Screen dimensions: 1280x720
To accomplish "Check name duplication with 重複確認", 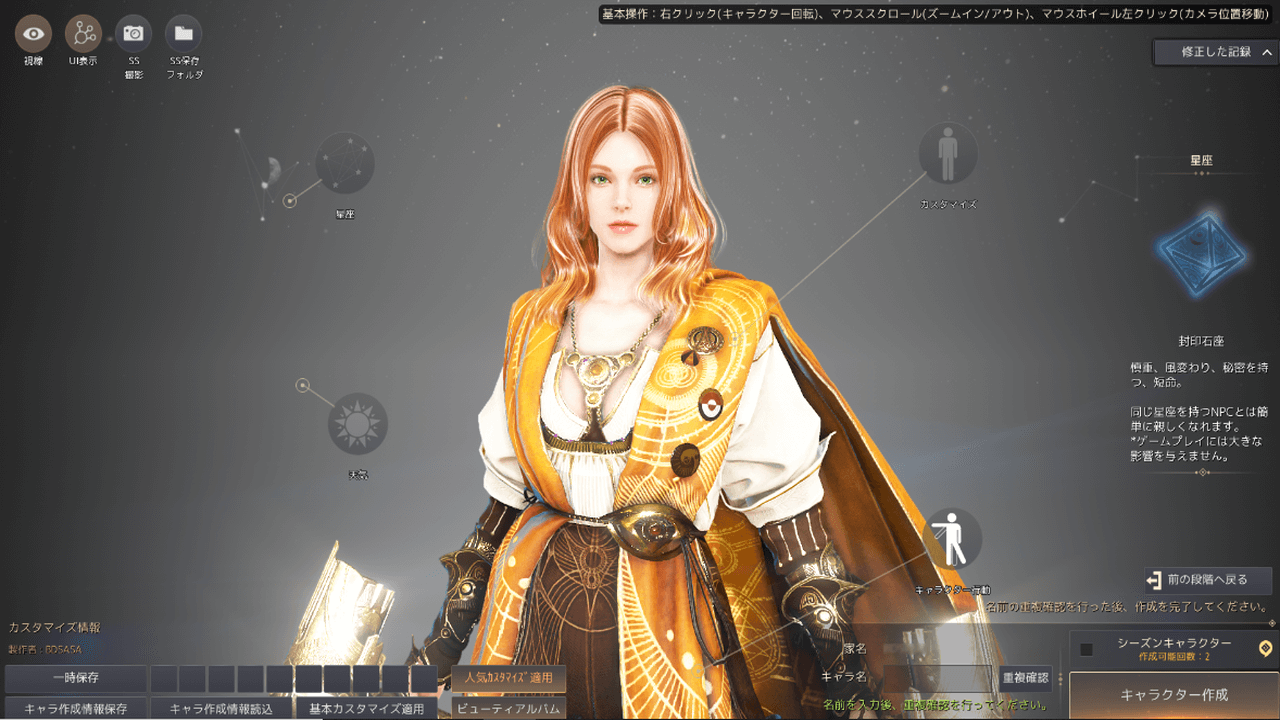I will 1025,678.
